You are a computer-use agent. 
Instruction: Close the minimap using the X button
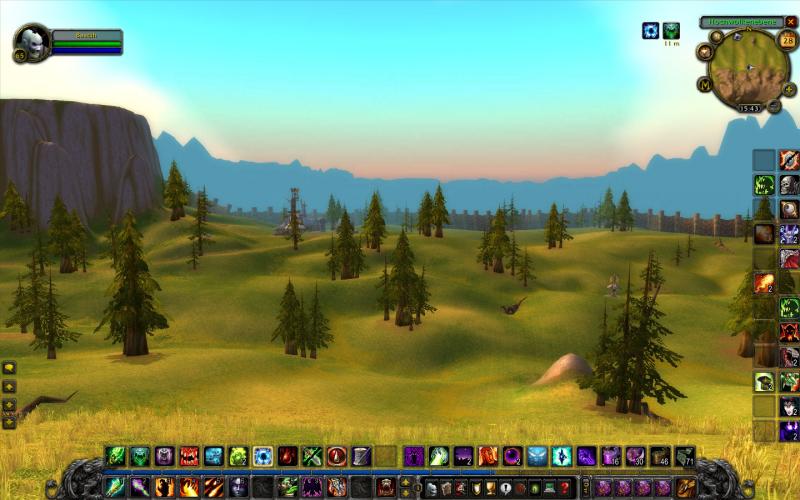[x=791, y=21]
